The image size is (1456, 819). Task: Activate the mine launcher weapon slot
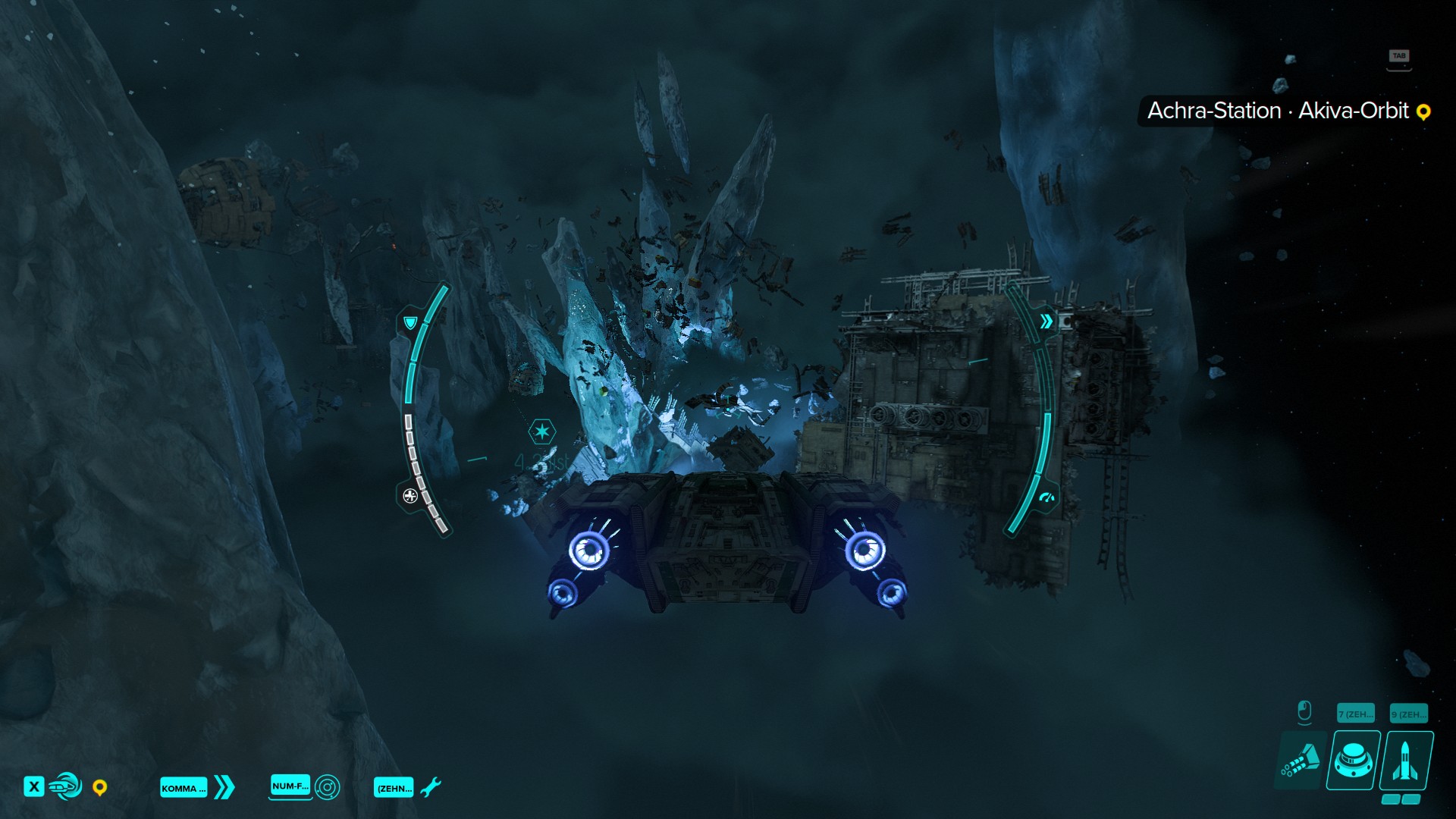pyautogui.click(x=1353, y=761)
